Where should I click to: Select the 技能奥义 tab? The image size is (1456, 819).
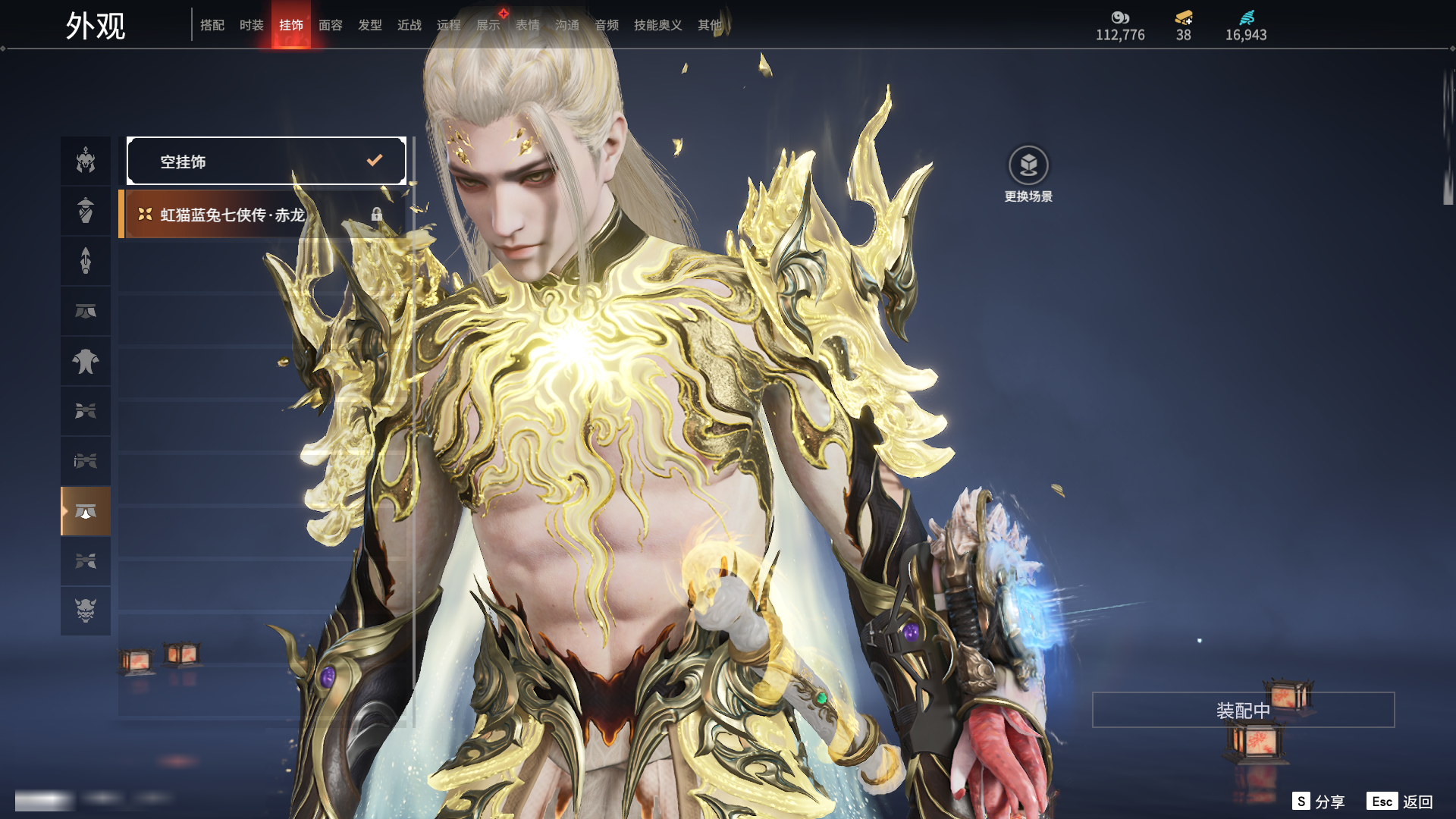(x=658, y=25)
